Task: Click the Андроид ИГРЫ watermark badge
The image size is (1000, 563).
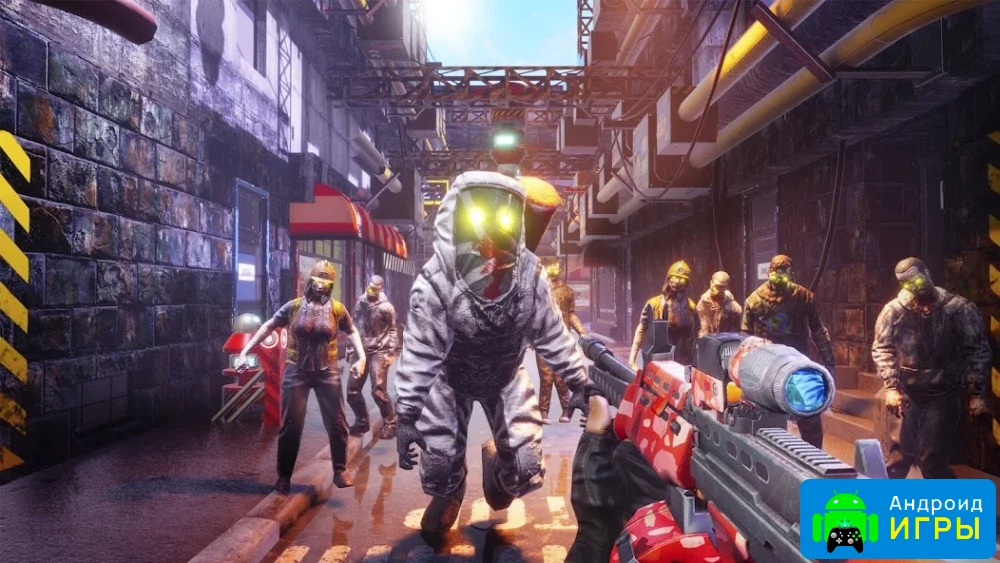Action: pyautogui.click(x=897, y=519)
